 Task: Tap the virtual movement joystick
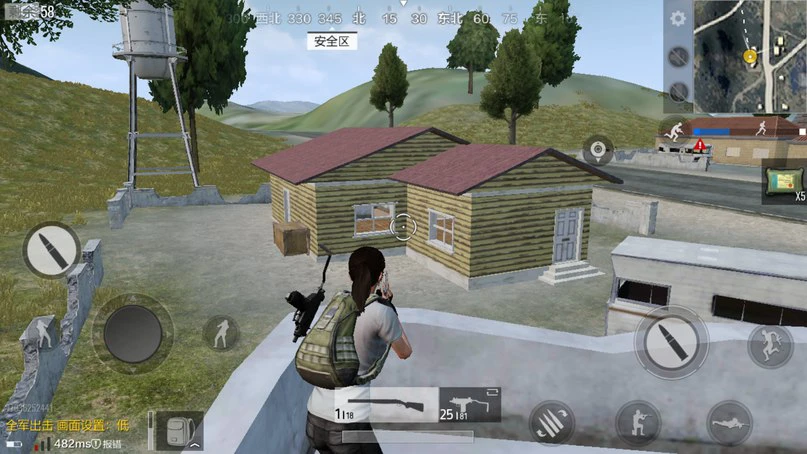(133, 332)
